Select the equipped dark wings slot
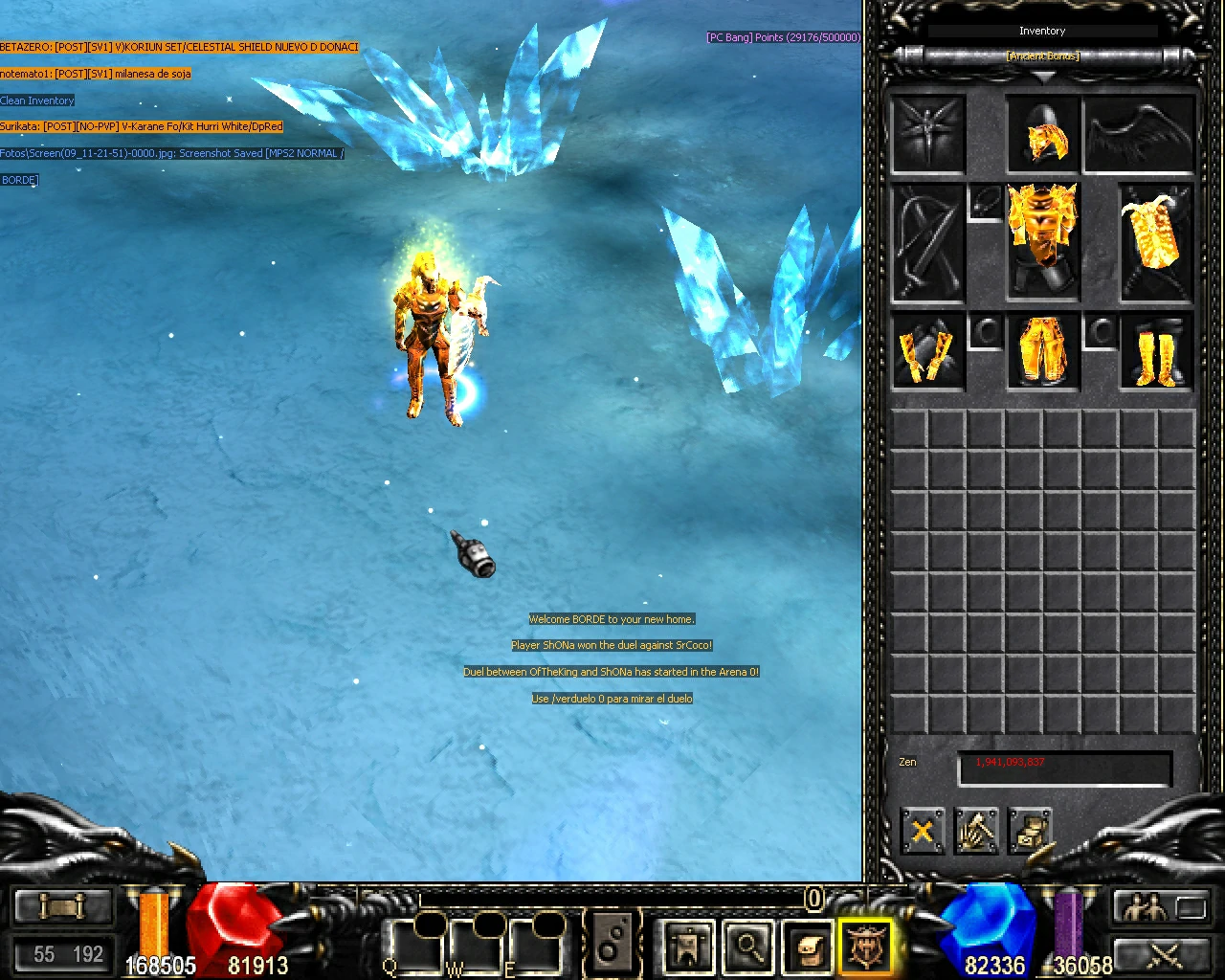This screenshot has height=980, width=1225. 1139,134
